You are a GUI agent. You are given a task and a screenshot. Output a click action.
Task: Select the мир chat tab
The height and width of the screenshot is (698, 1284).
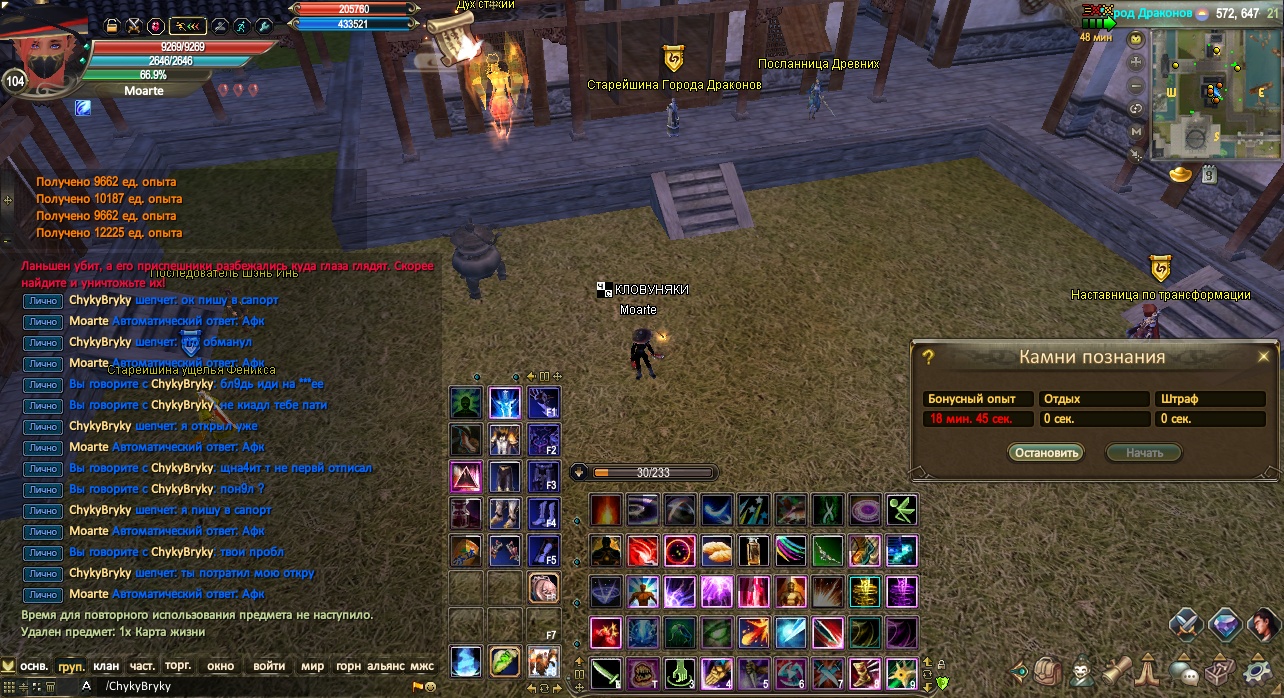(312, 665)
